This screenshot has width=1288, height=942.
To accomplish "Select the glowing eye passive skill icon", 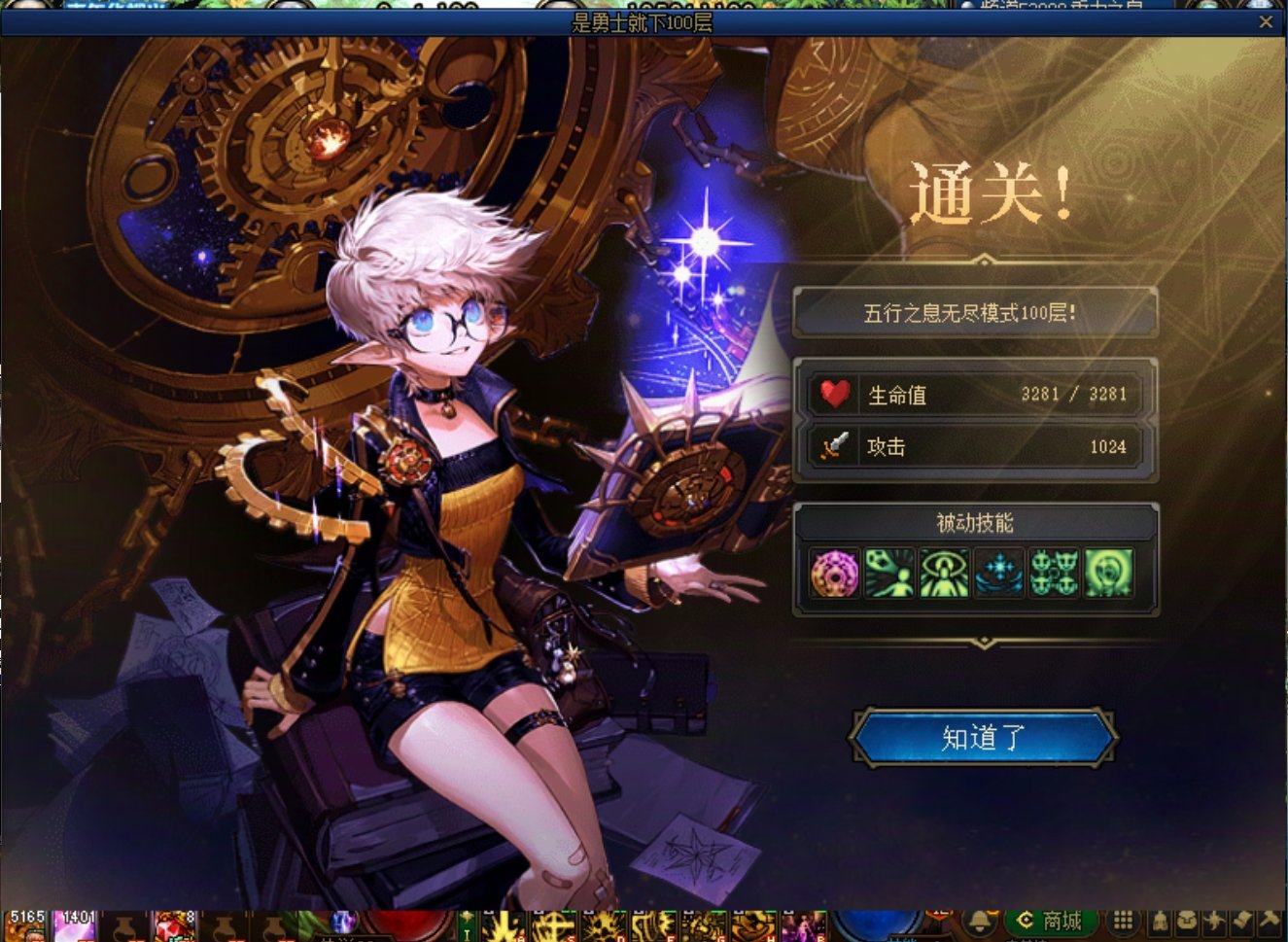I will 944,574.
